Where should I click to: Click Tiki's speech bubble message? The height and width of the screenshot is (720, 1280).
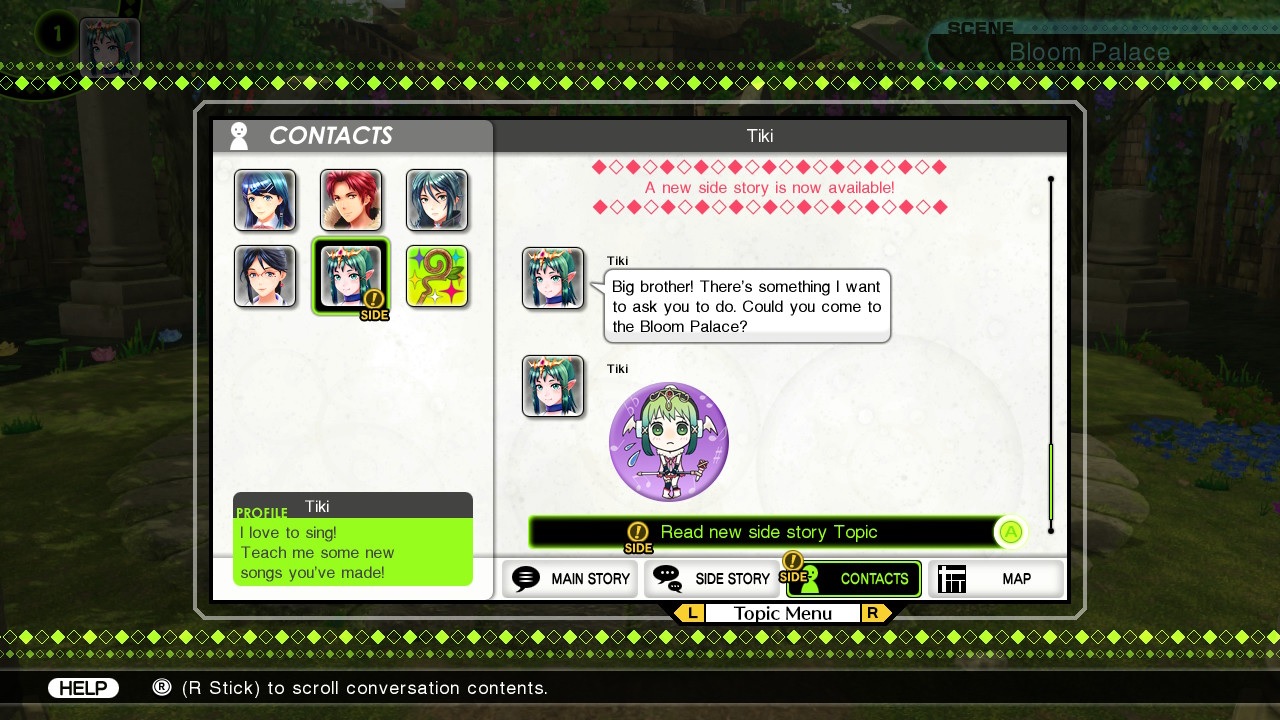(747, 306)
